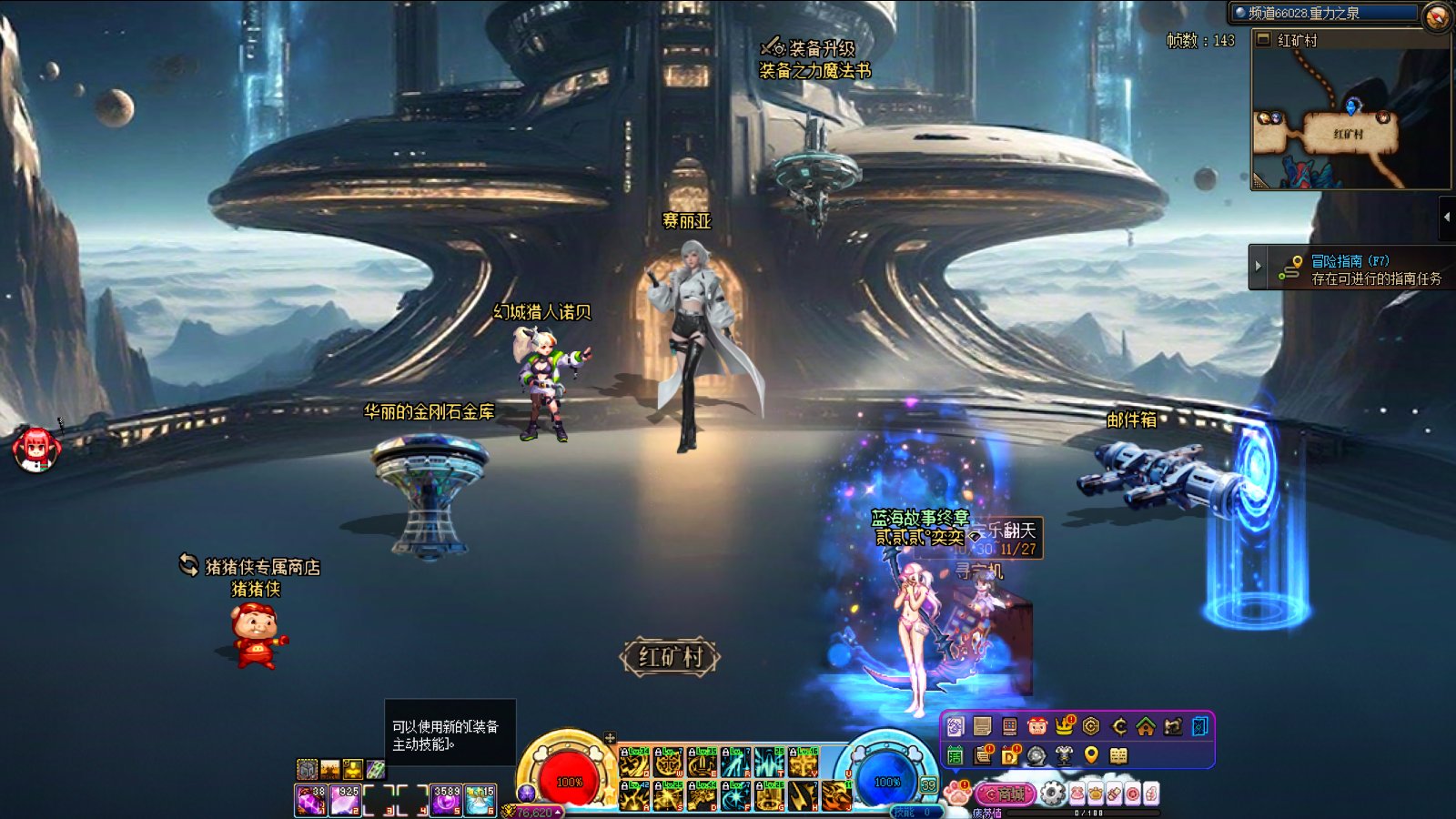
Task: Select the pig head icon in menu panel
Action: 1037,726
